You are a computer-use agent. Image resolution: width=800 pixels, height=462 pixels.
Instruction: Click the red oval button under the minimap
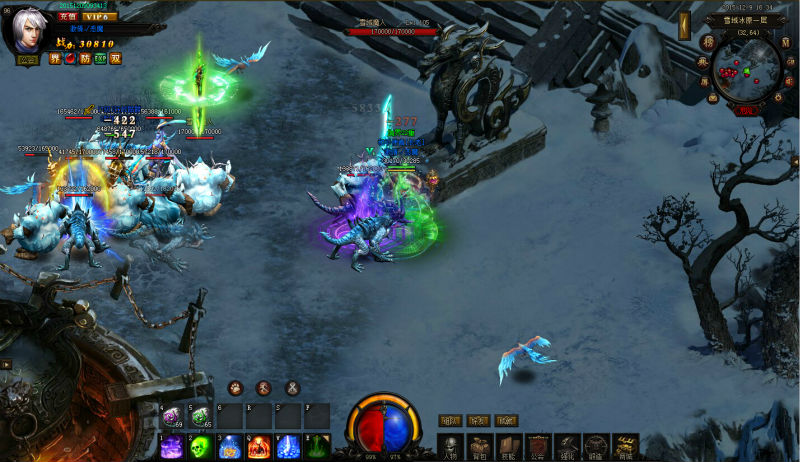(x=745, y=111)
